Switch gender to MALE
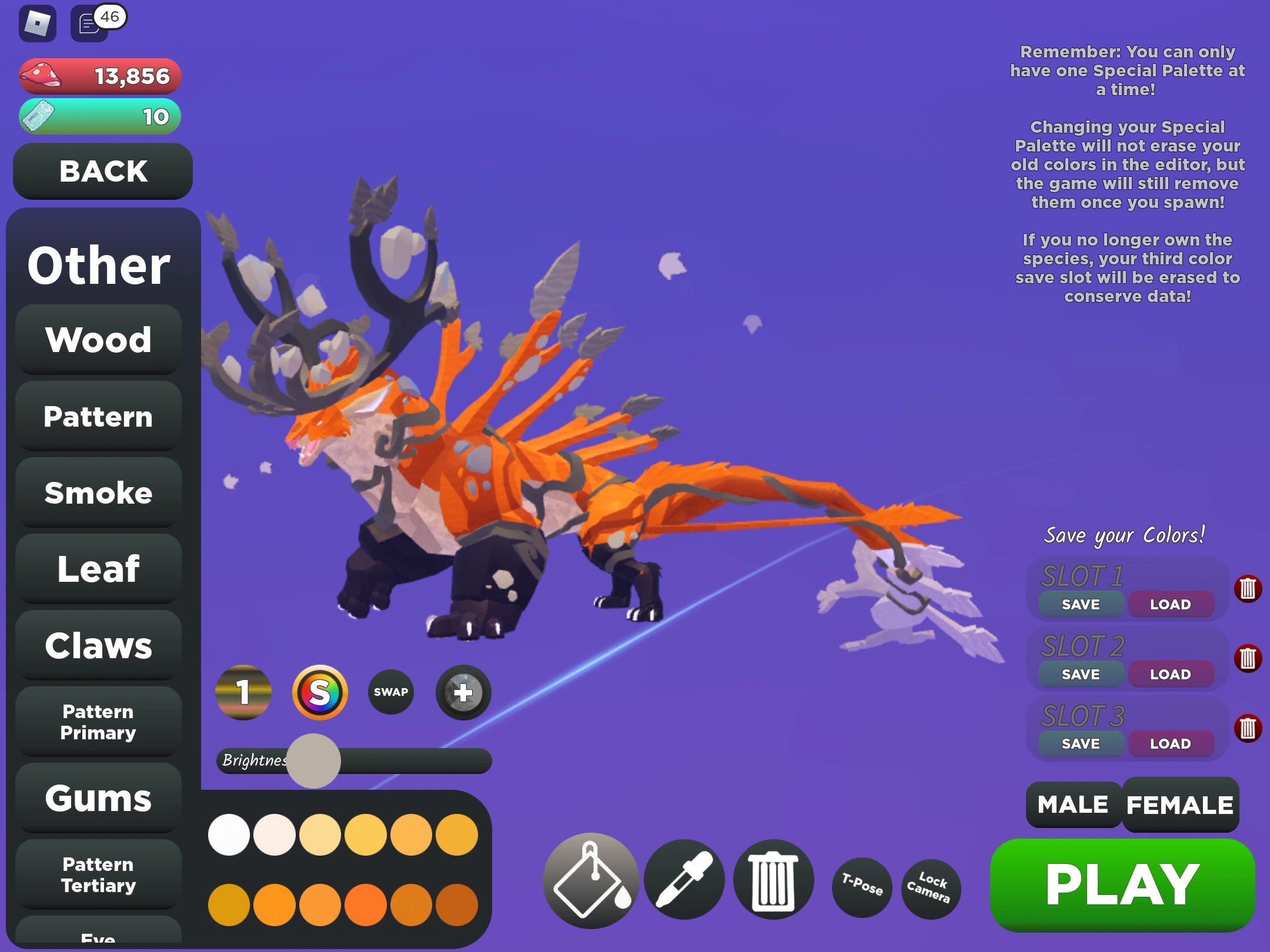 [1072, 804]
